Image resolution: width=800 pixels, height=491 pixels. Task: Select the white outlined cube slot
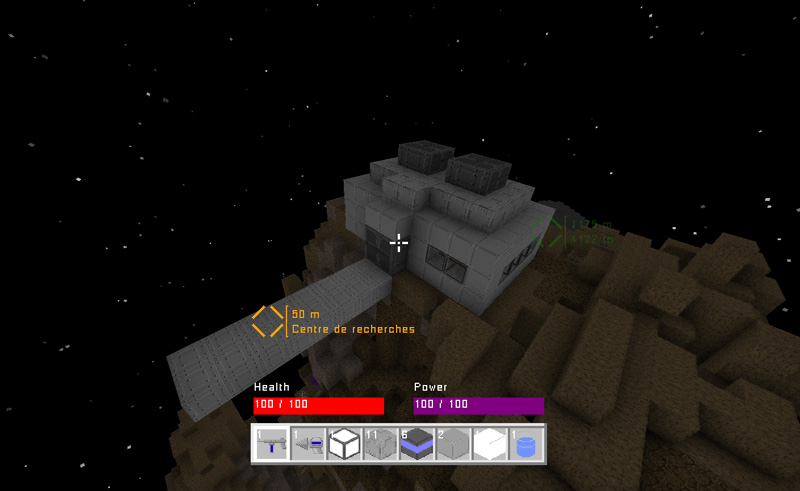tap(344, 443)
